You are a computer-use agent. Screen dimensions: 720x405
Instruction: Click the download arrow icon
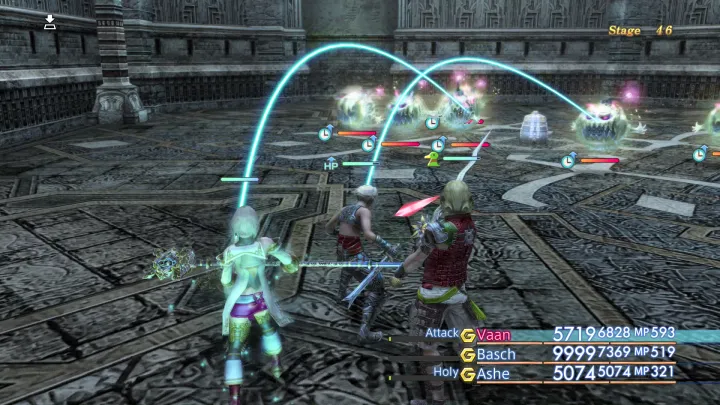click(50, 22)
